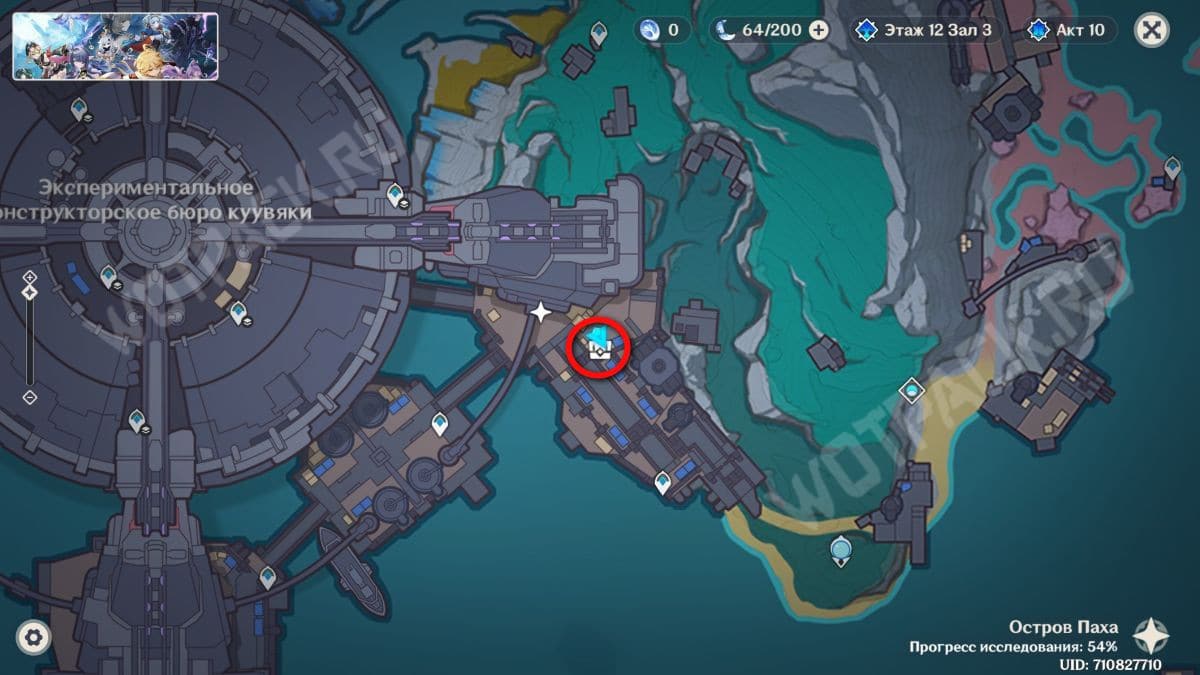Select the round blue orb map marker
This screenshot has width=1200, height=675.
point(842,548)
